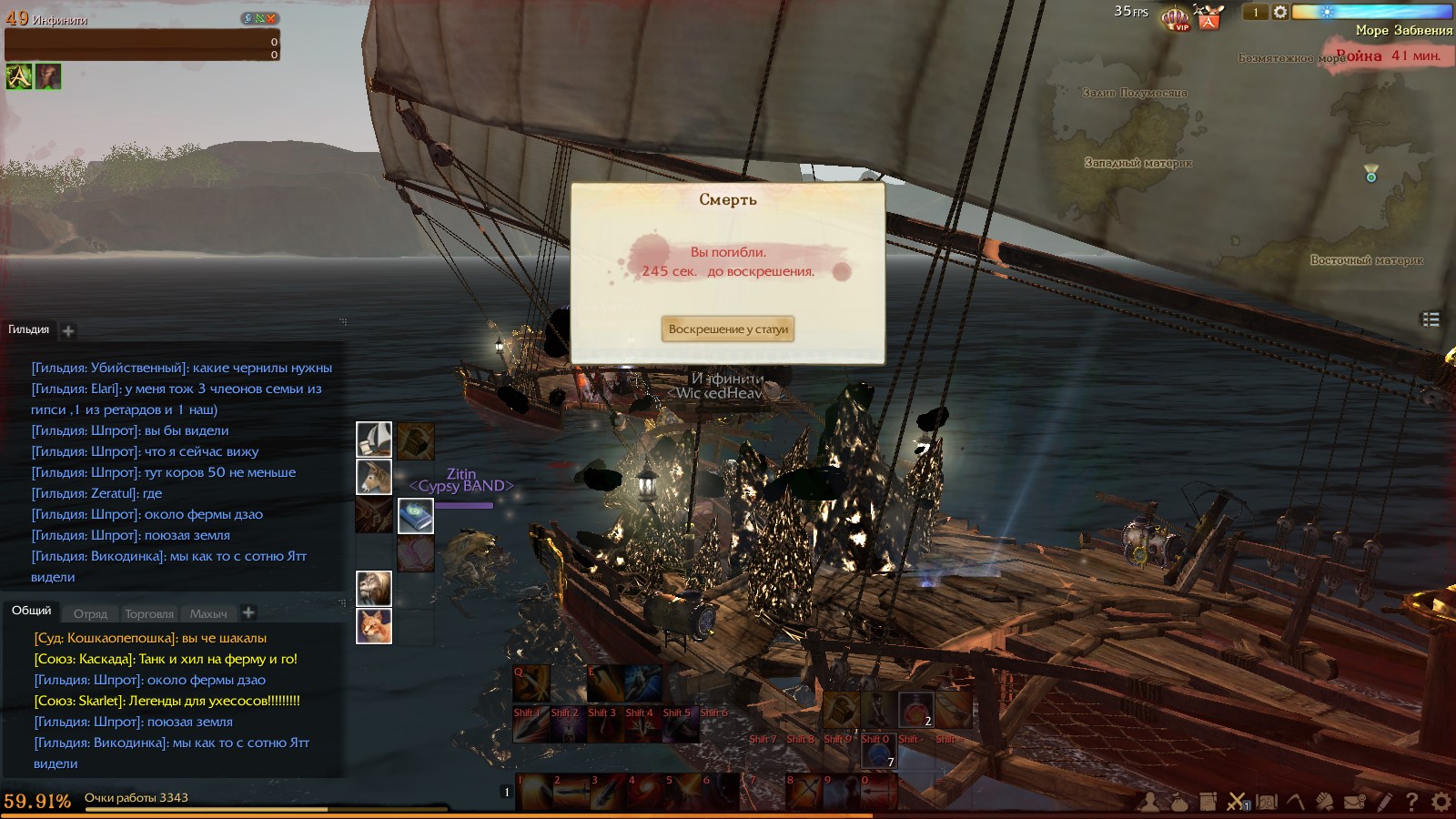Open the red gift box shop icon
1456x819 pixels.
point(1209,18)
